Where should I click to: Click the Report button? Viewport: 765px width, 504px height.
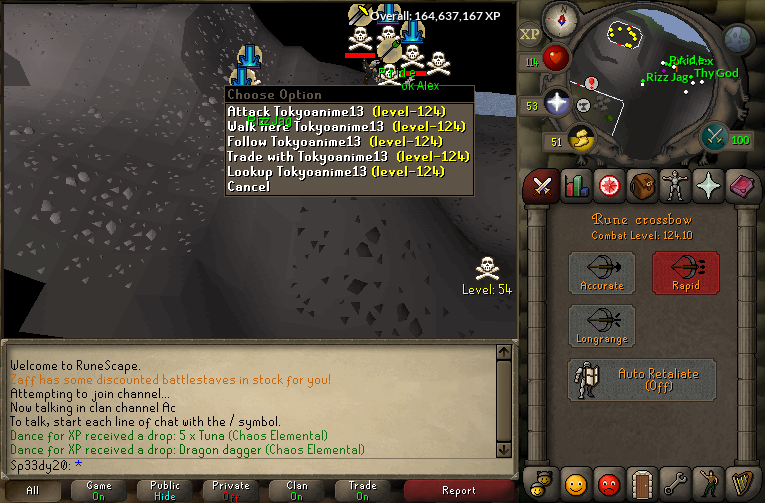458,490
